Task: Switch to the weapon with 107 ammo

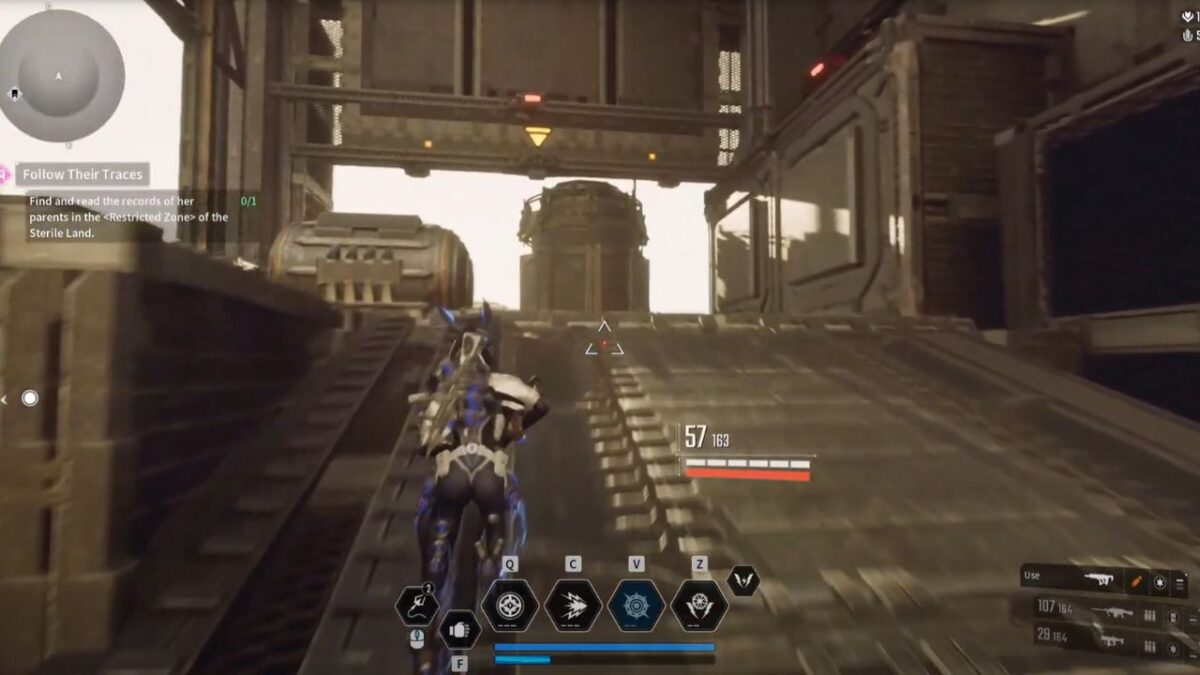Action: [x=1112, y=614]
